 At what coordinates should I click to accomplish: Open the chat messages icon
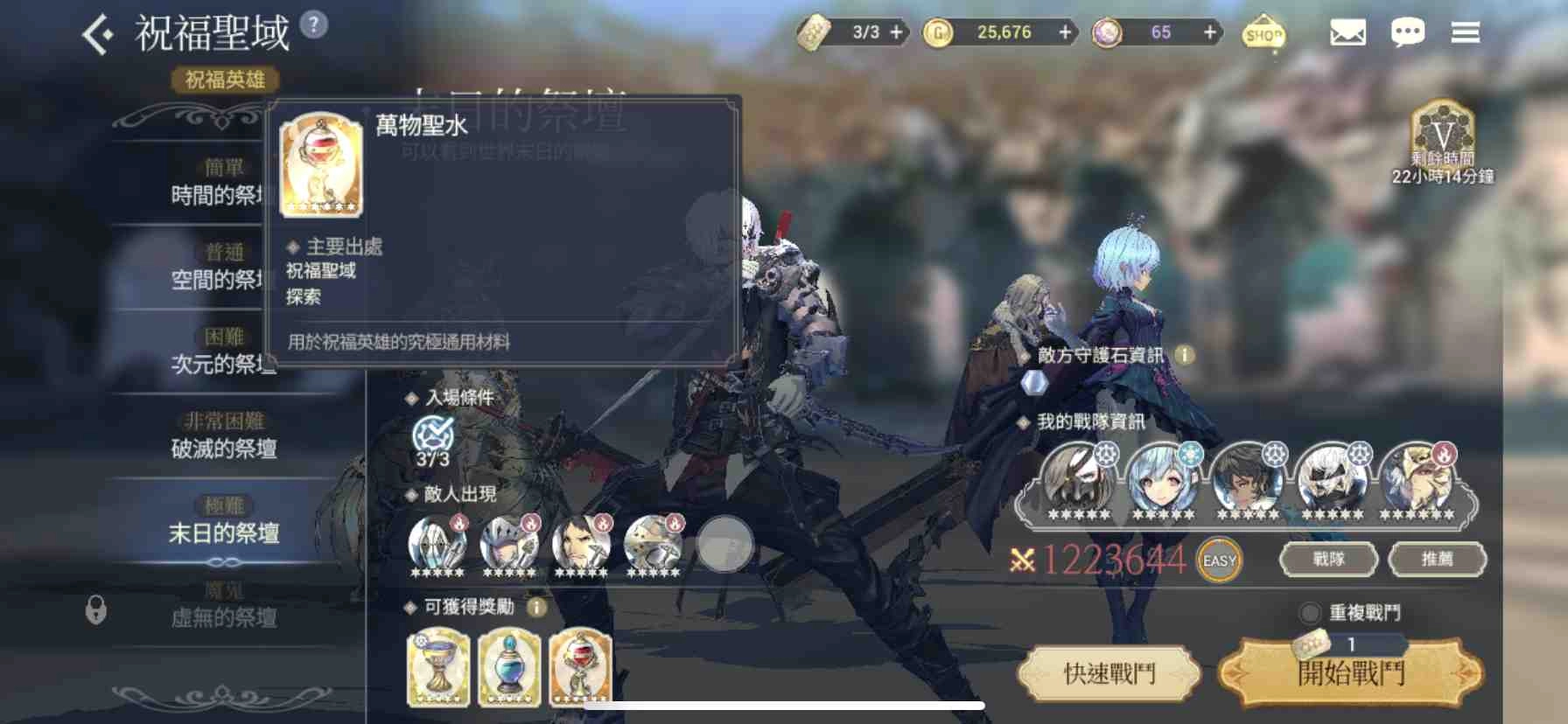pos(1408,31)
